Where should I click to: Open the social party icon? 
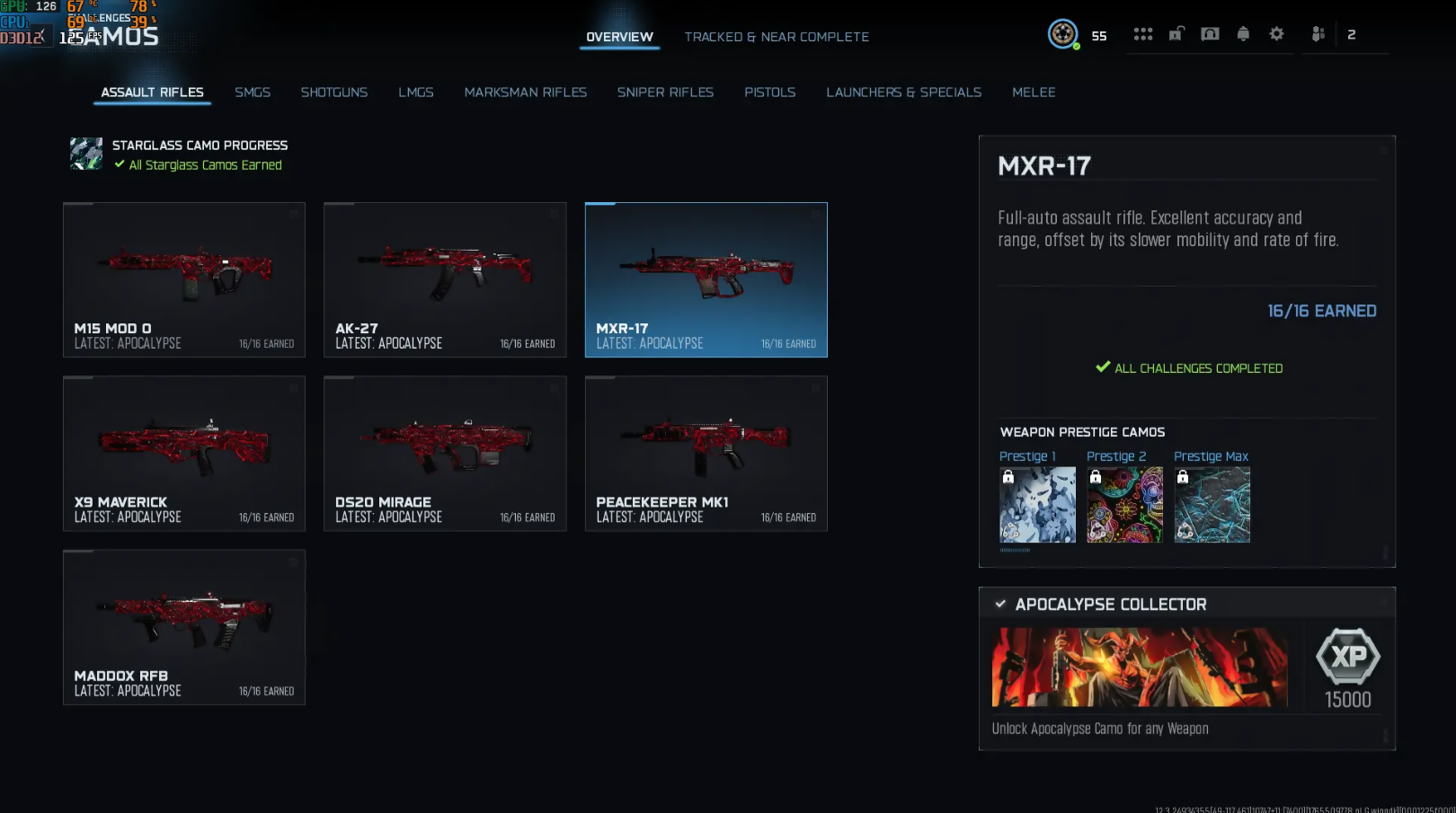1318,34
